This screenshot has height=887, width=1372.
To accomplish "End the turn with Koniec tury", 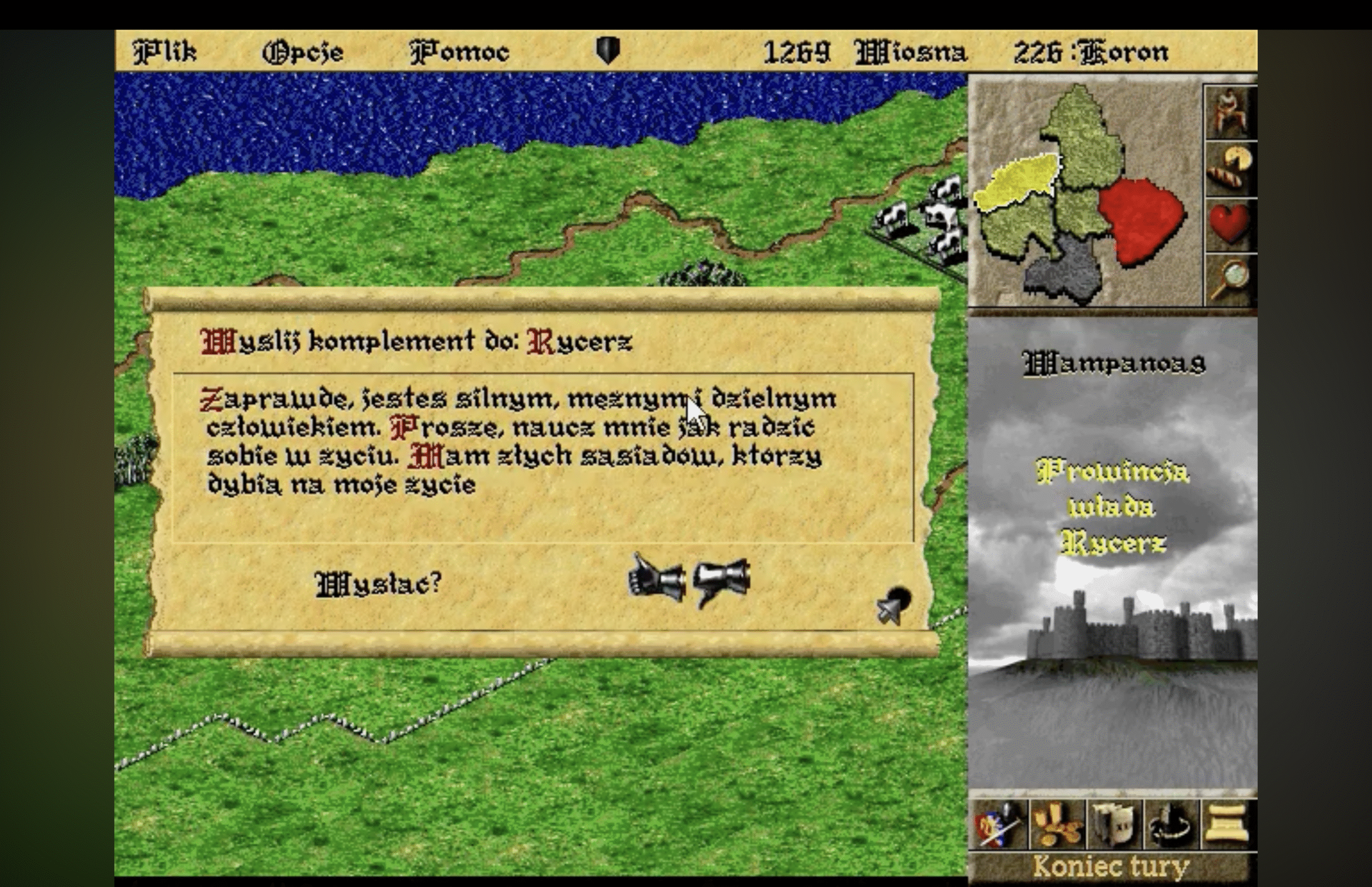I will 1112,867.
